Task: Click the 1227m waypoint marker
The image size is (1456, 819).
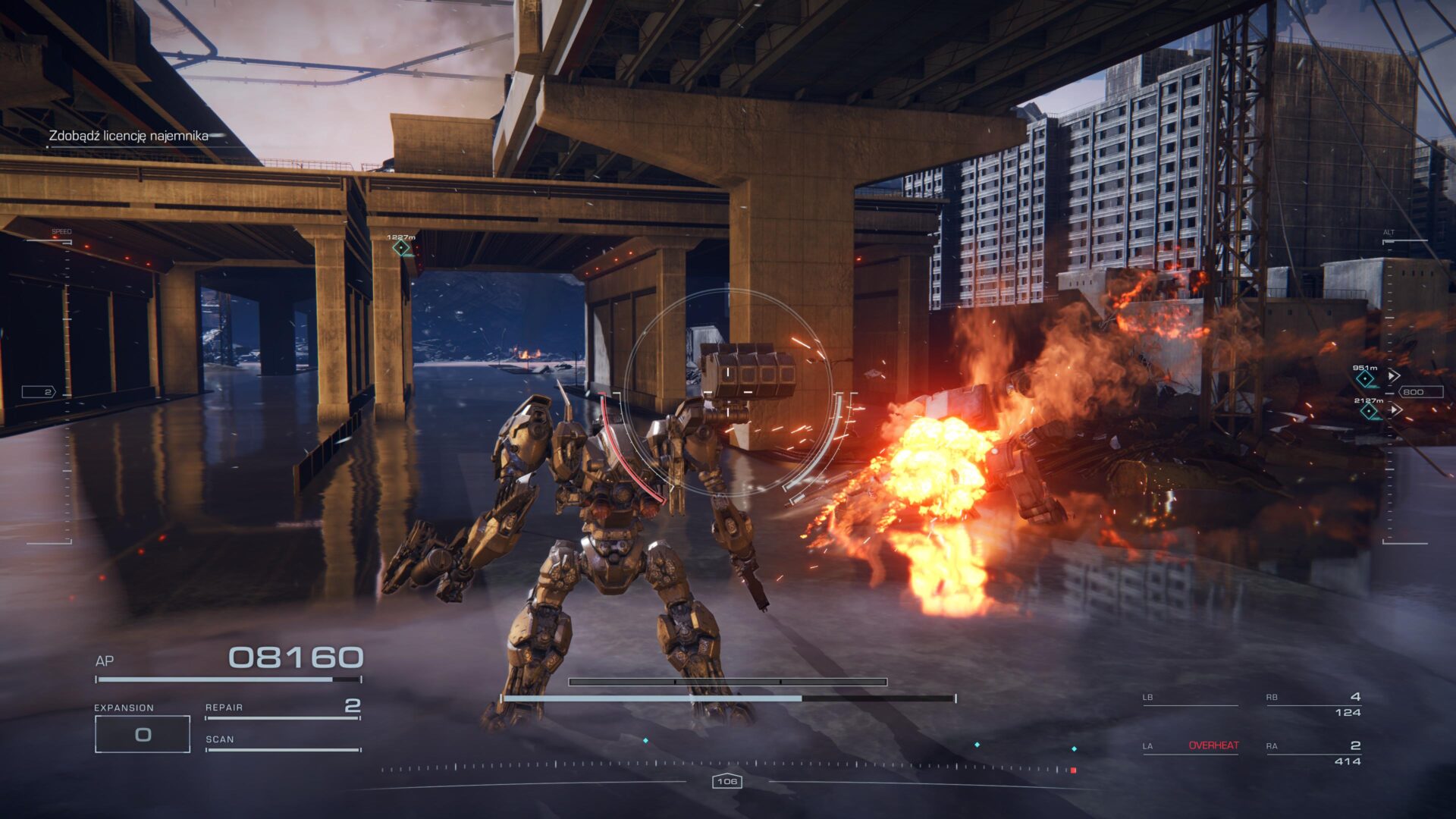Action: [x=400, y=247]
